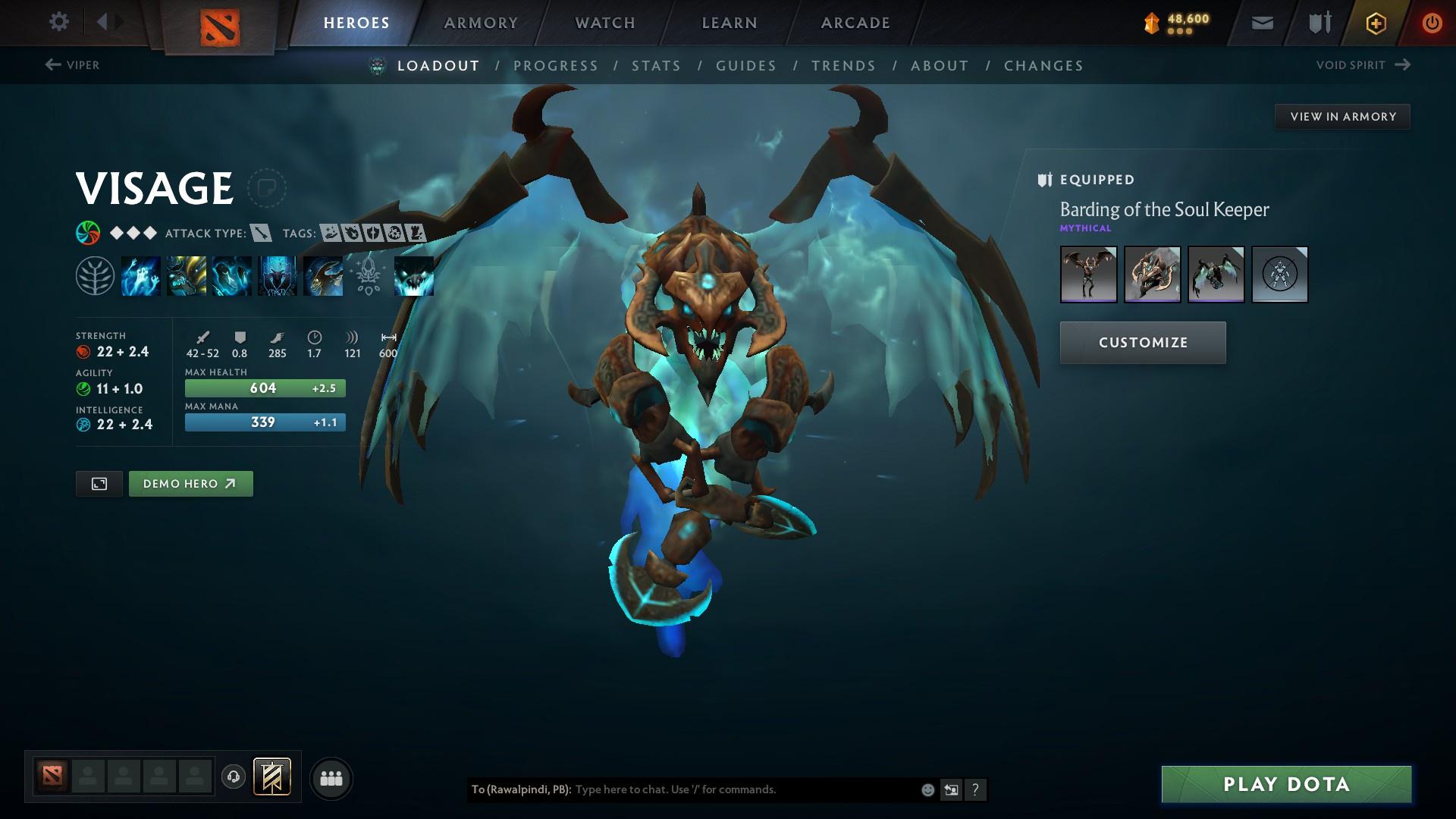
Task: Open the mail envelope icon in the top bar
Action: click(1261, 22)
